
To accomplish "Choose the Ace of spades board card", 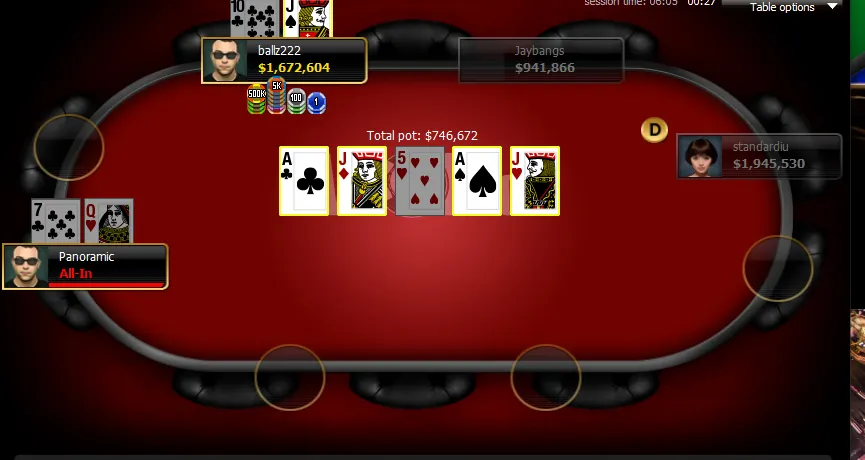I will pos(477,181).
